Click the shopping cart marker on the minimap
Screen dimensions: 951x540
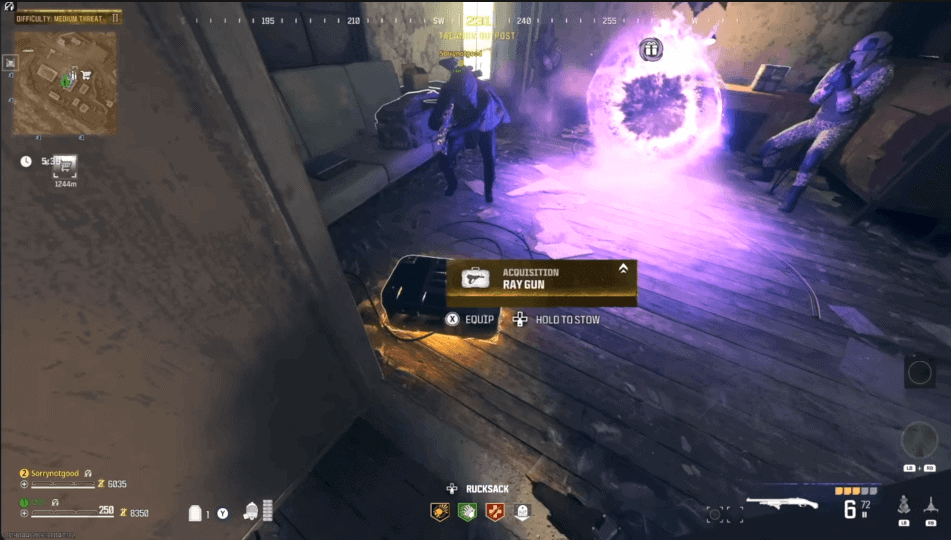point(86,74)
